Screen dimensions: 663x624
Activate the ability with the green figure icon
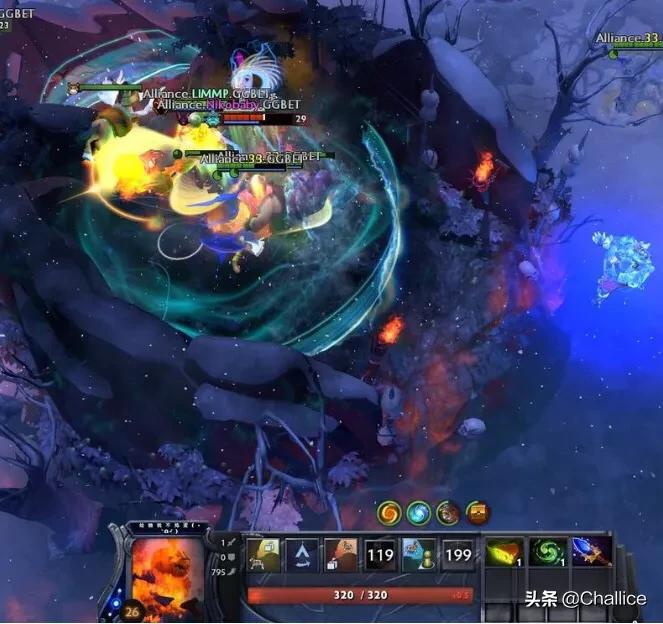418,553
